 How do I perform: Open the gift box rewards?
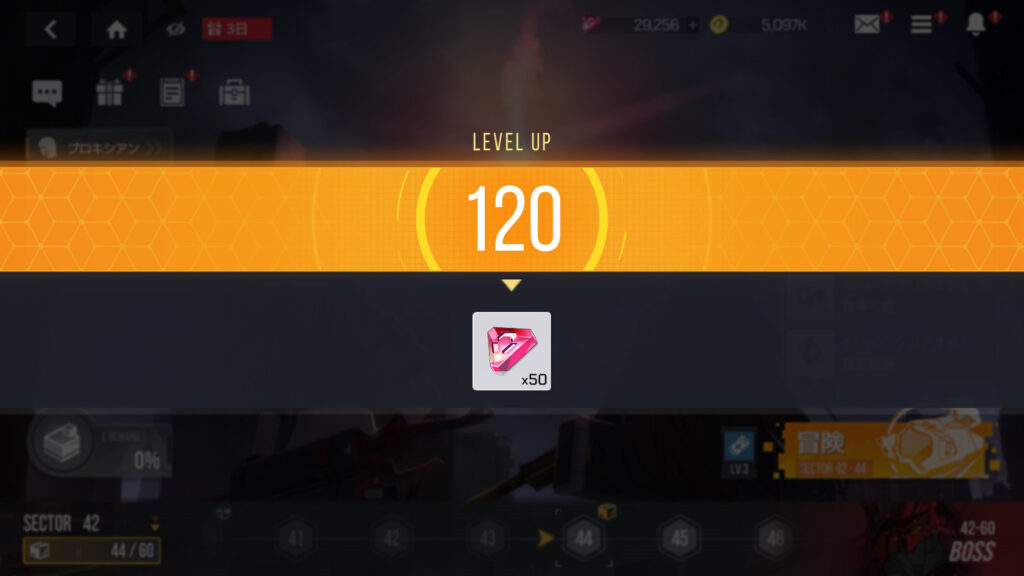pos(109,94)
